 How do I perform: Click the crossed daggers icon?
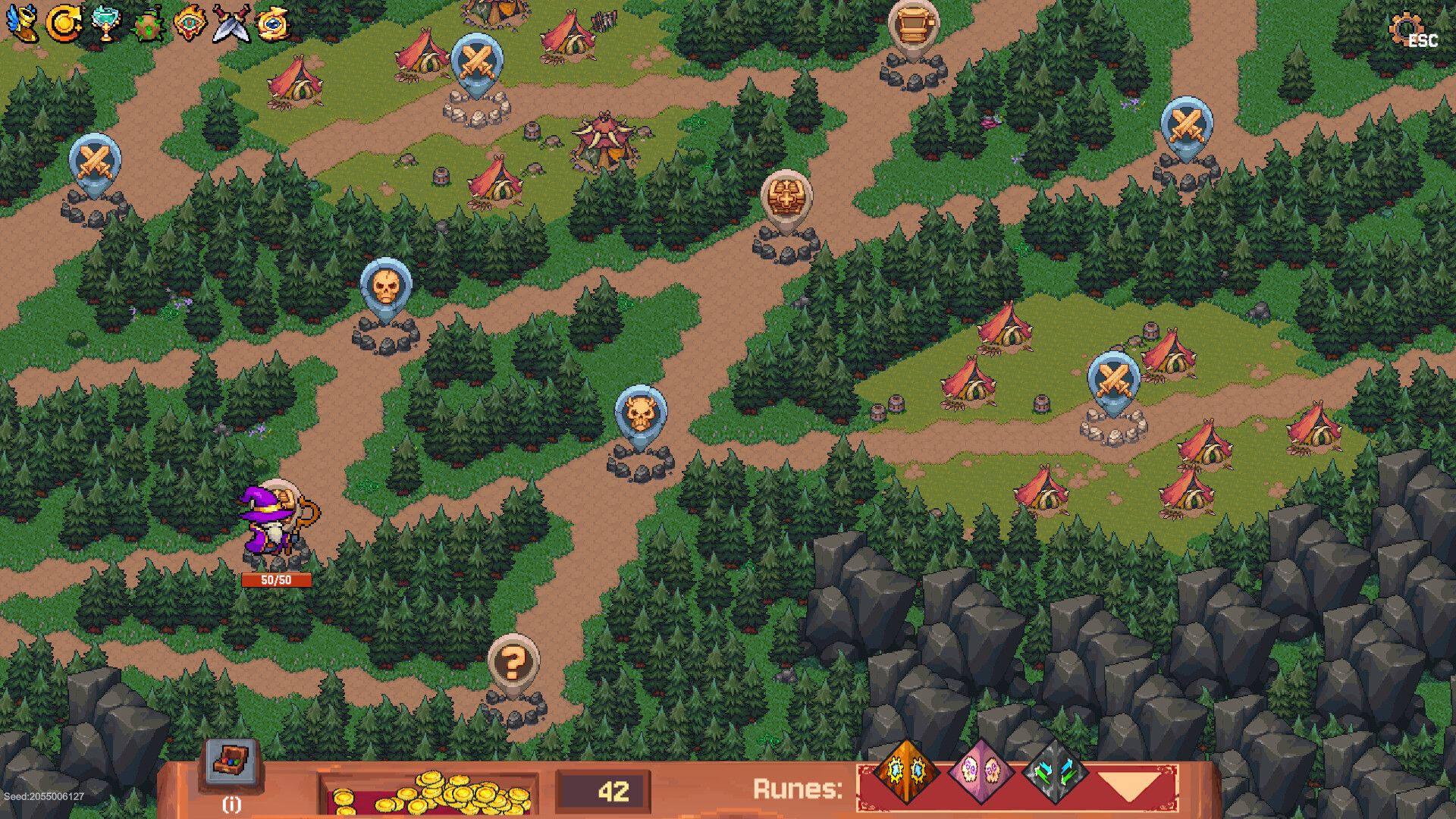[230, 23]
